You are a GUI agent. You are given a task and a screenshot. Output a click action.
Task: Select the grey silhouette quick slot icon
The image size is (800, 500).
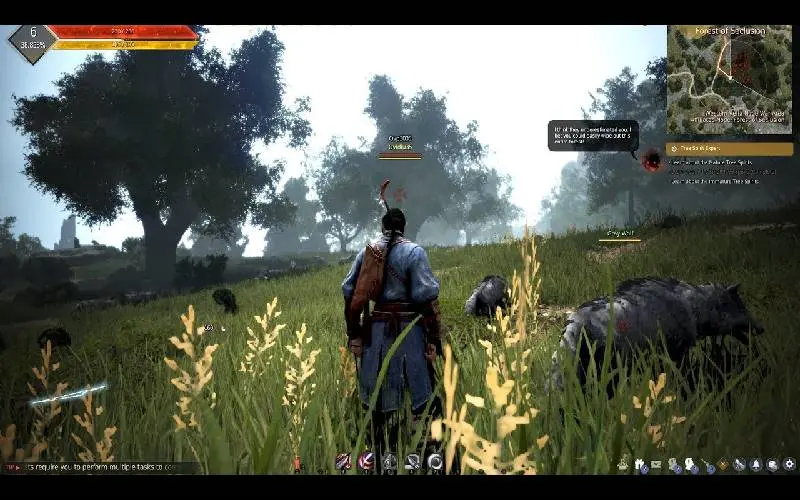(x=389, y=462)
